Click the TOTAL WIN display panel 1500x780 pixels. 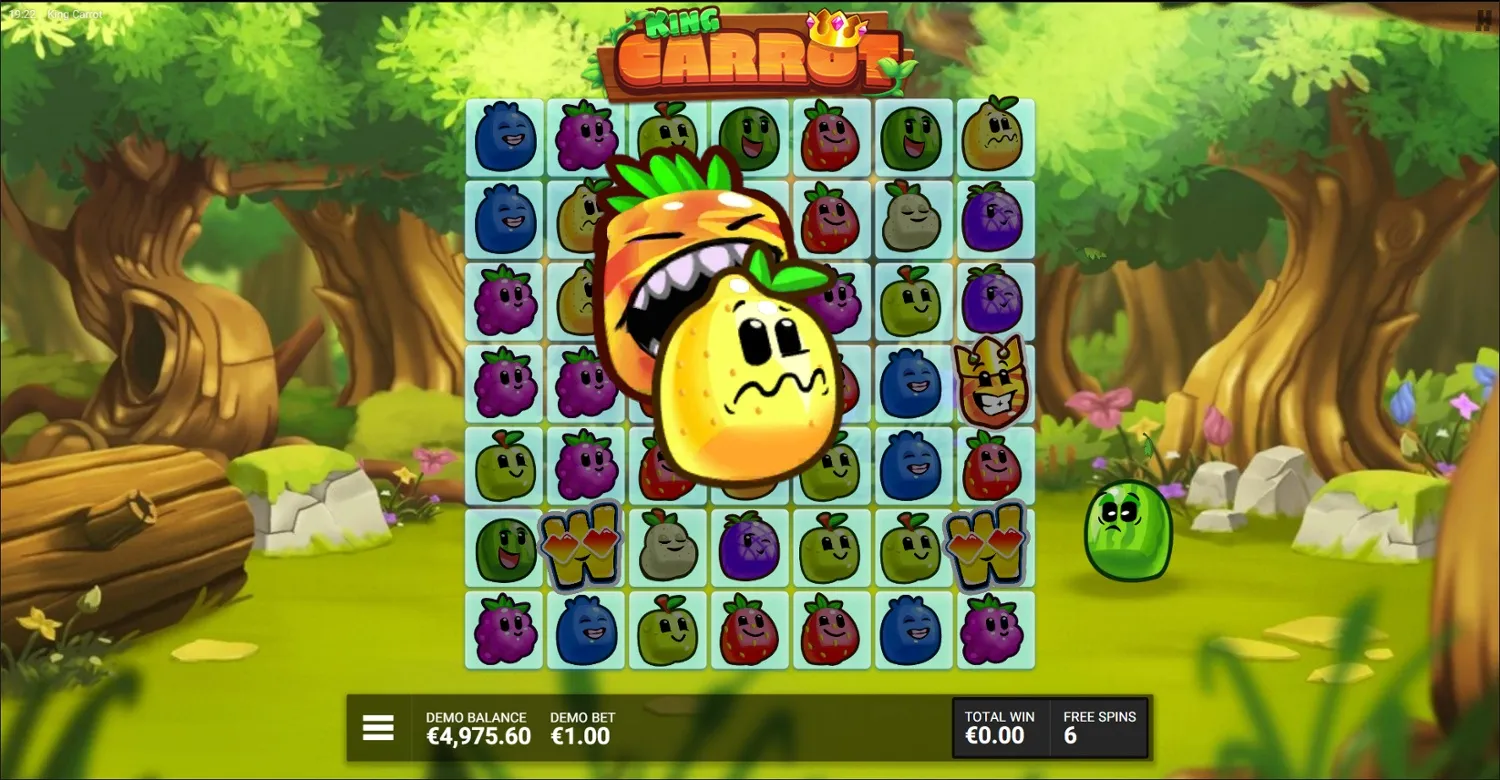(998, 727)
